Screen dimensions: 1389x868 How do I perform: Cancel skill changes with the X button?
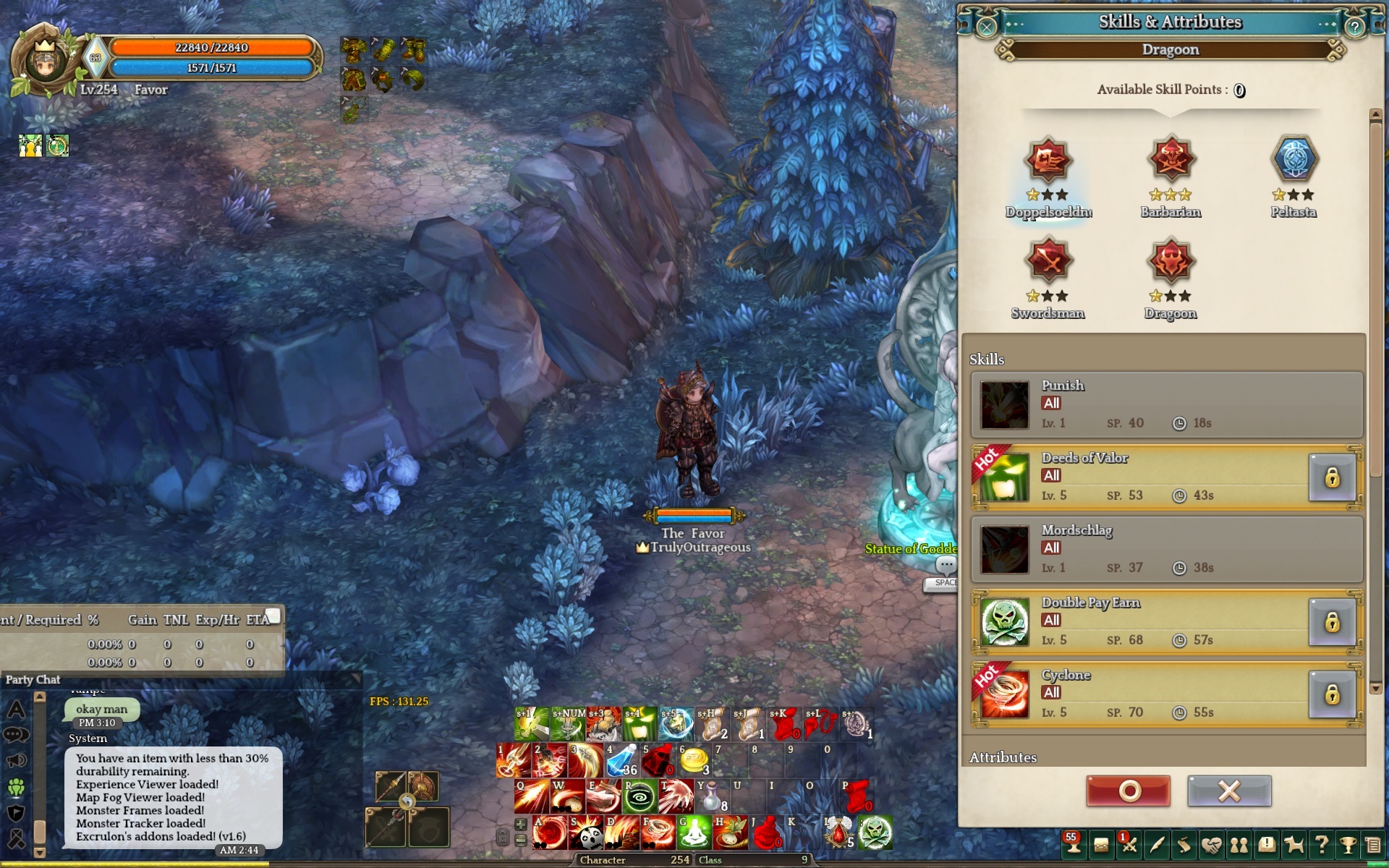tap(1228, 791)
